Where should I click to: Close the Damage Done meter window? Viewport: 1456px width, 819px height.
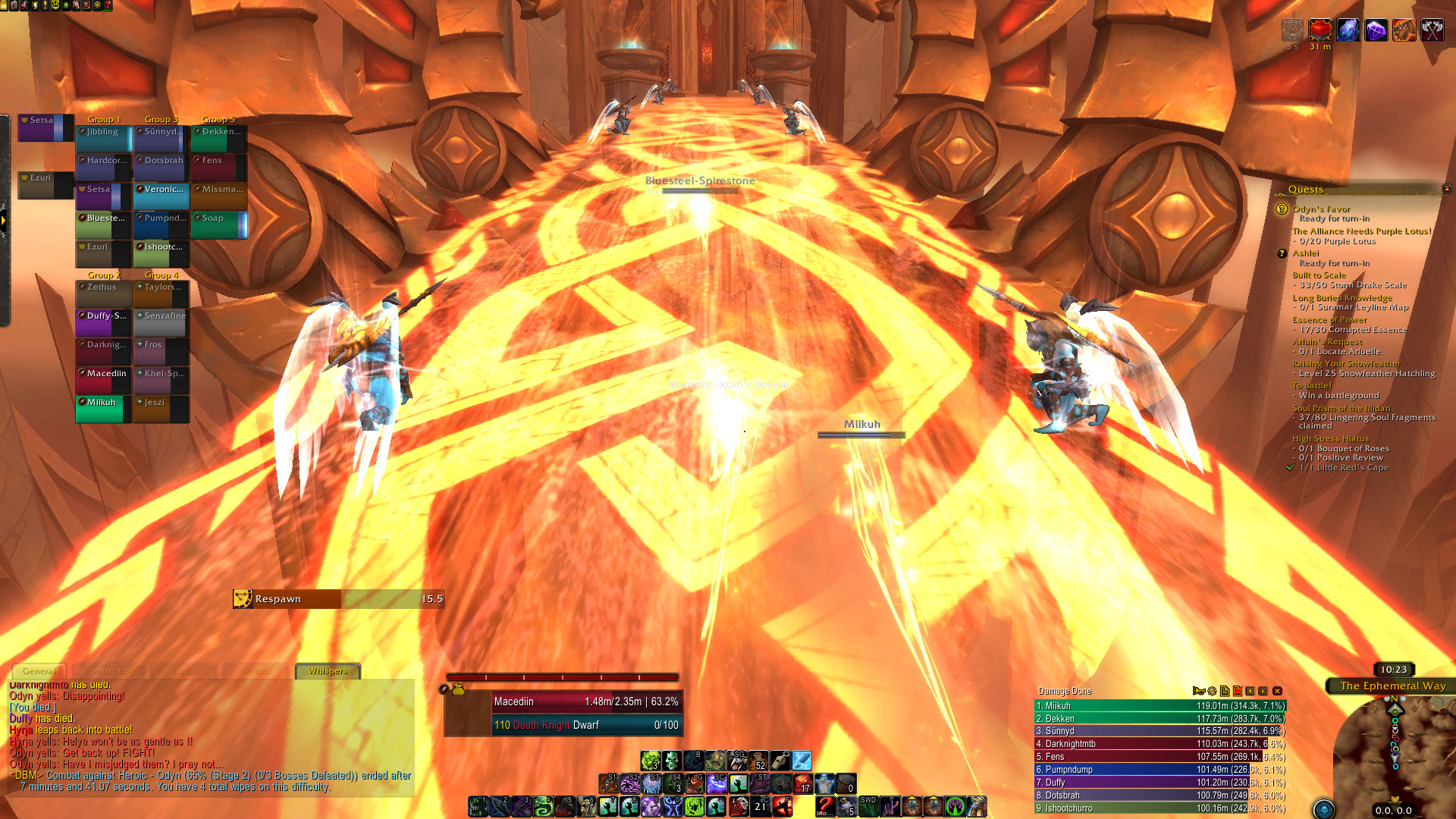[1278, 691]
